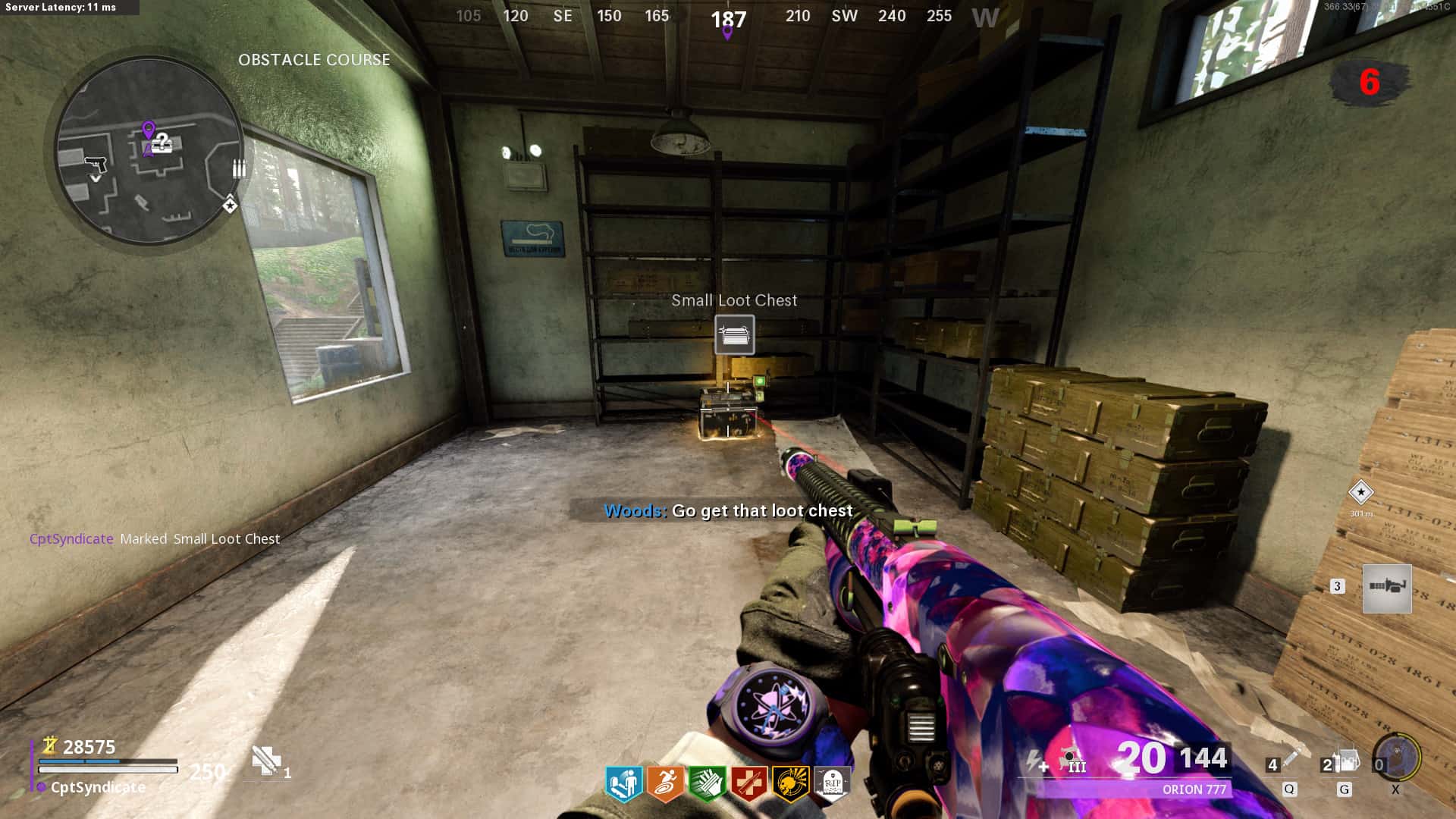Select the yellow skull Deadshot Daiquiri perk

(789, 783)
